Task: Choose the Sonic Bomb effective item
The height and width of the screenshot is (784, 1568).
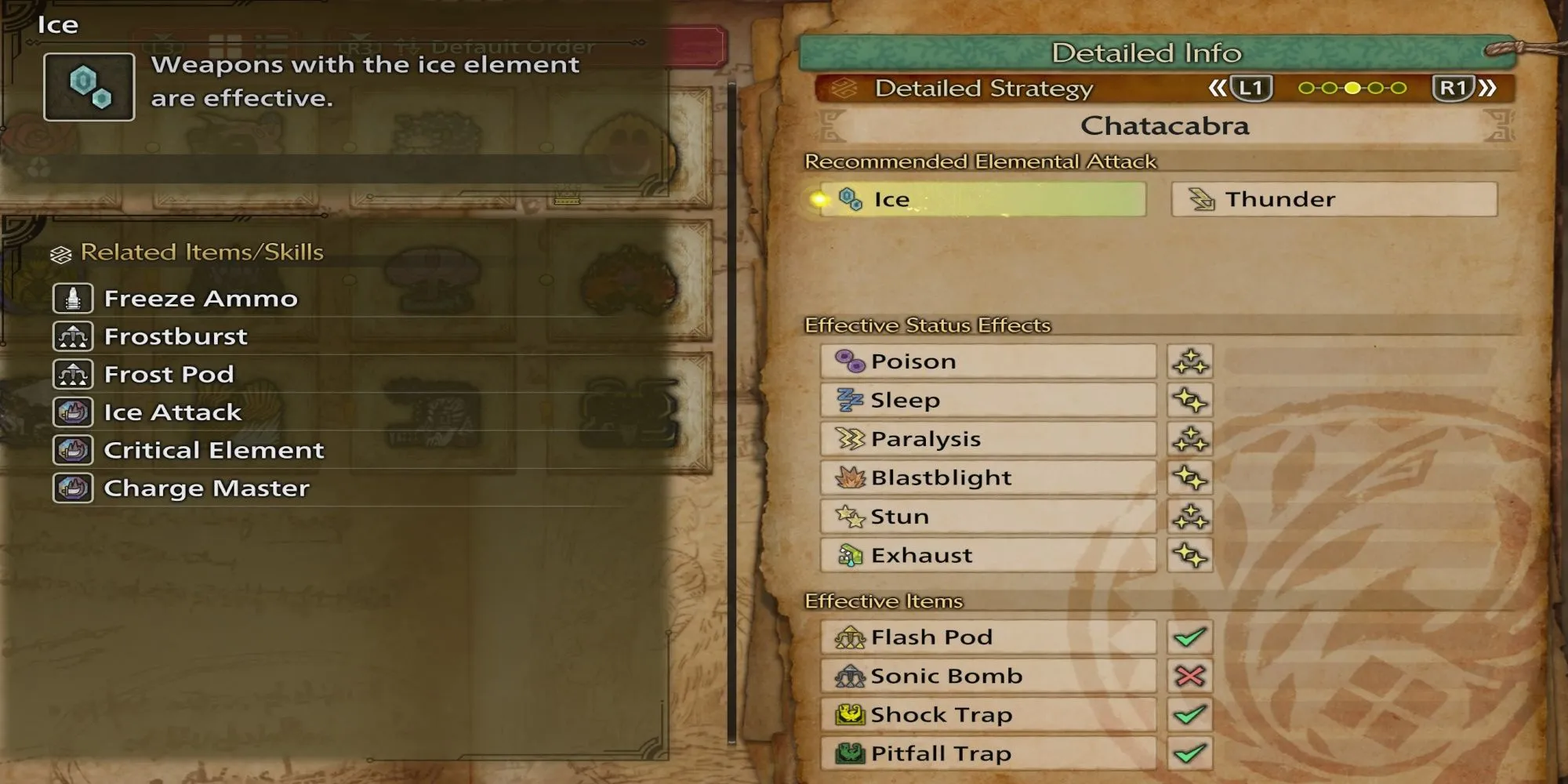Action: tap(988, 676)
